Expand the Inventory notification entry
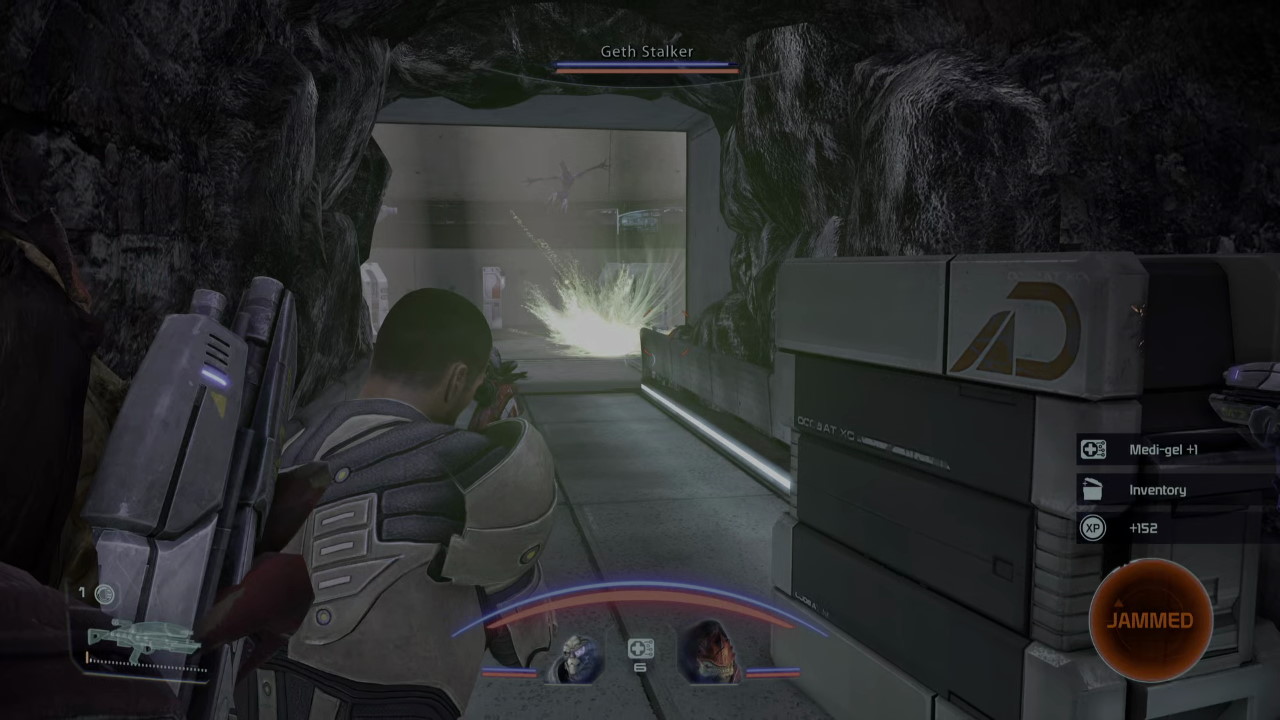The width and height of the screenshot is (1280, 720). click(x=1175, y=489)
